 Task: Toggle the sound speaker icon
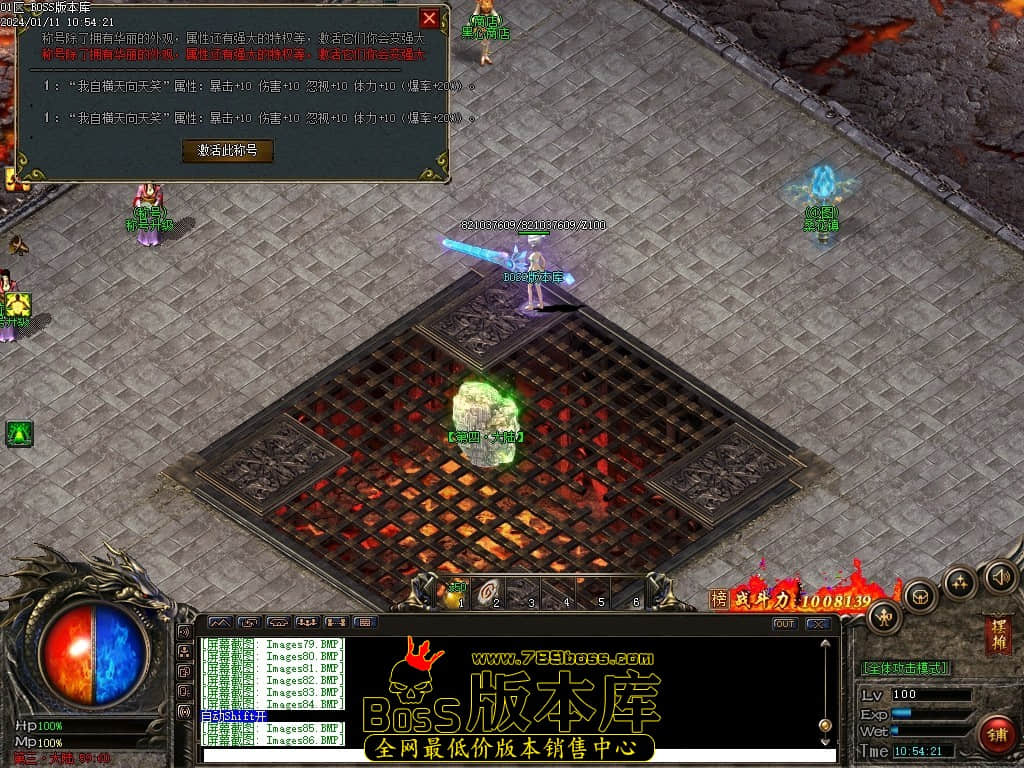1001,575
